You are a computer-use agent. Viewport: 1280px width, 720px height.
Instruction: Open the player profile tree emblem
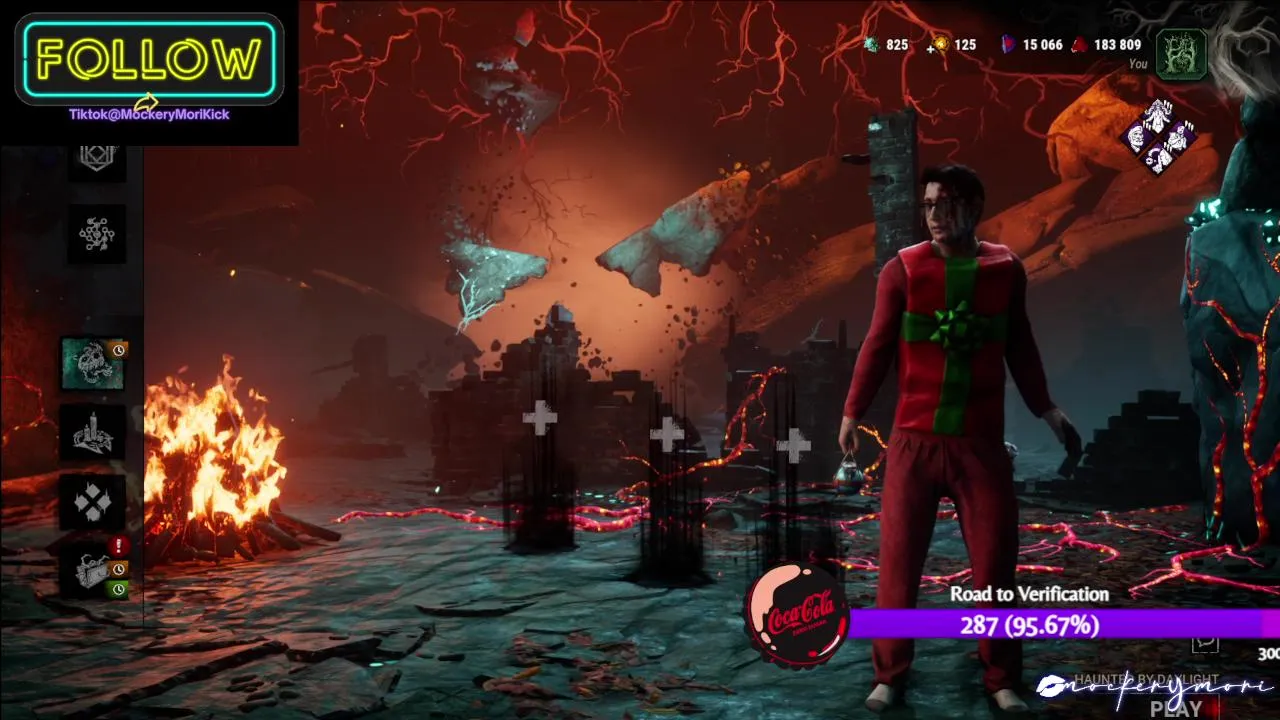(x=1181, y=54)
